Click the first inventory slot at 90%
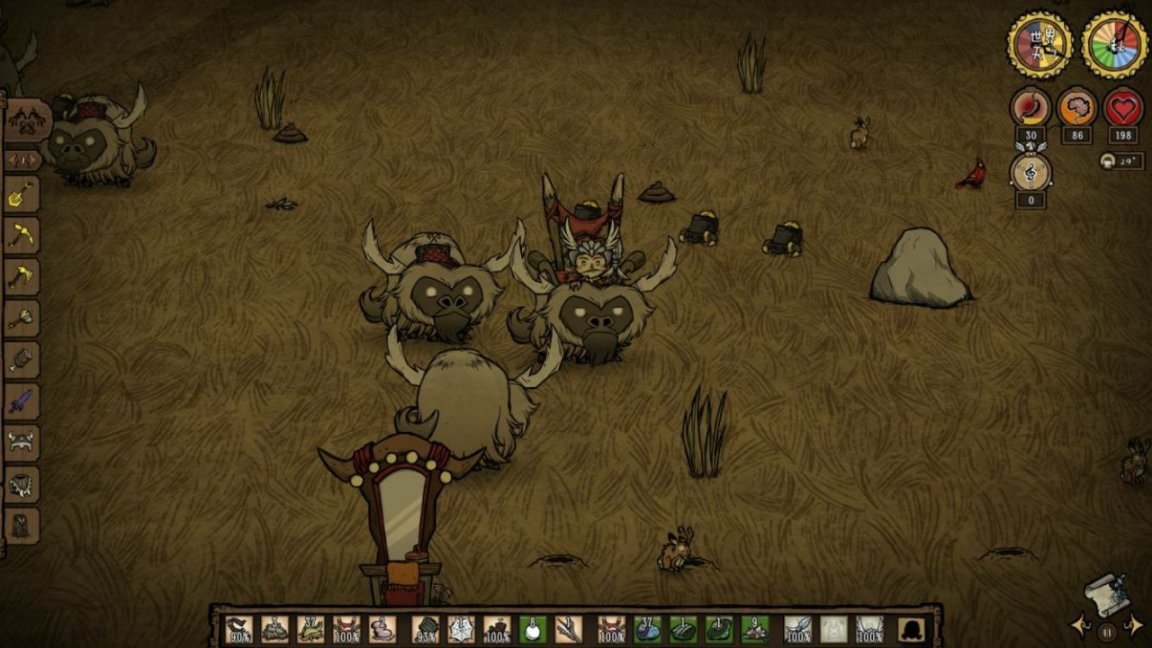Screen dimensions: 1152x648 pyautogui.click(x=239, y=630)
